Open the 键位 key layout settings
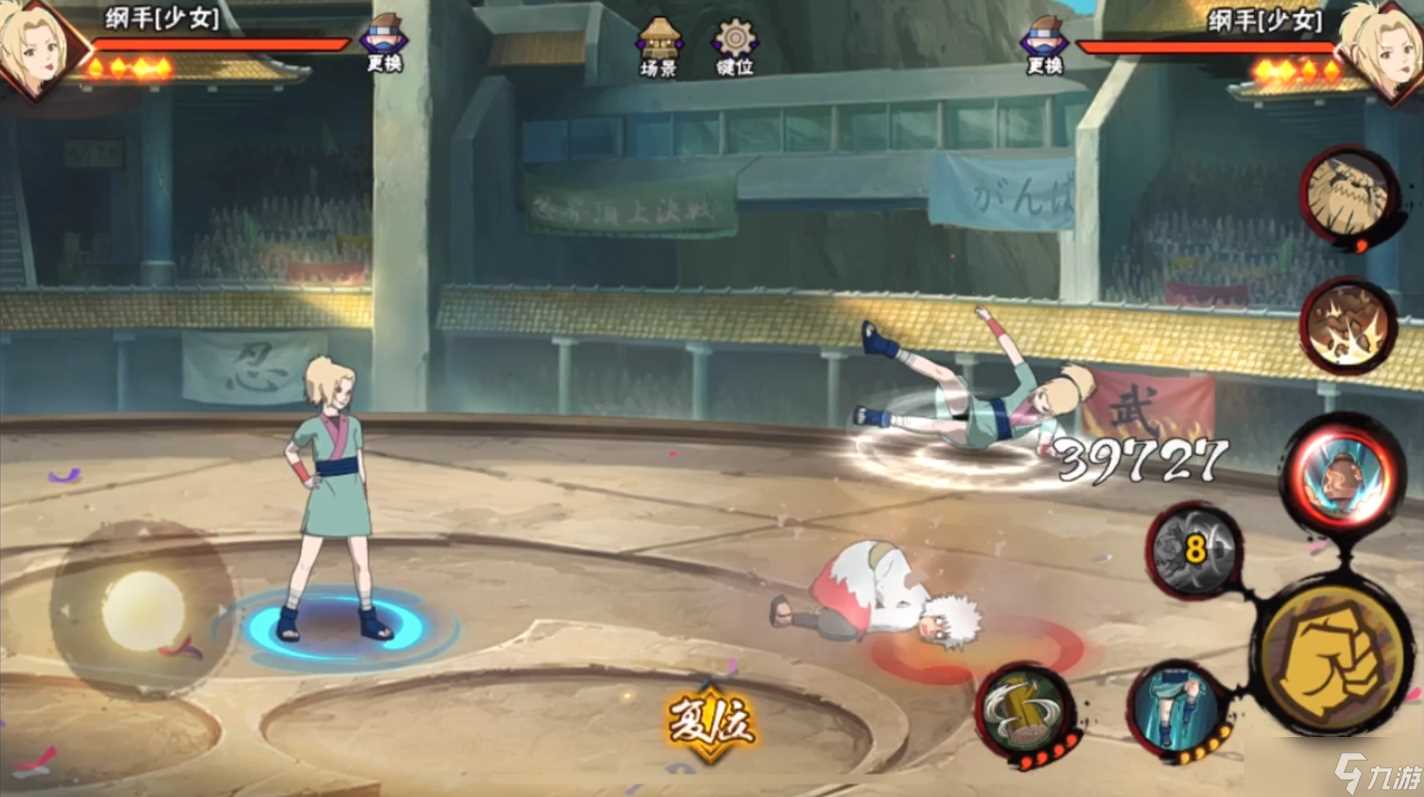Screen dimensions: 1424x797 click(x=734, y=45)
